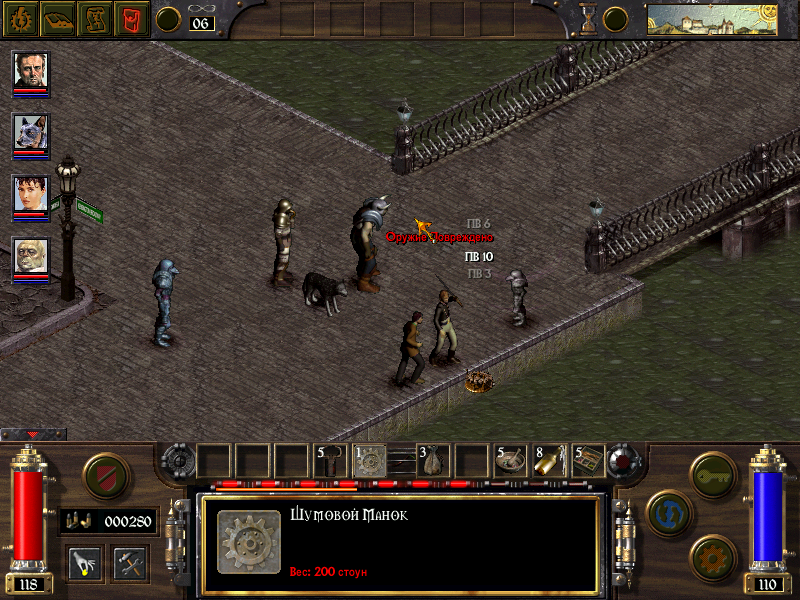Click the round key button
The image size is (800, 600).
pyautogui.click(x=710, y=470)
